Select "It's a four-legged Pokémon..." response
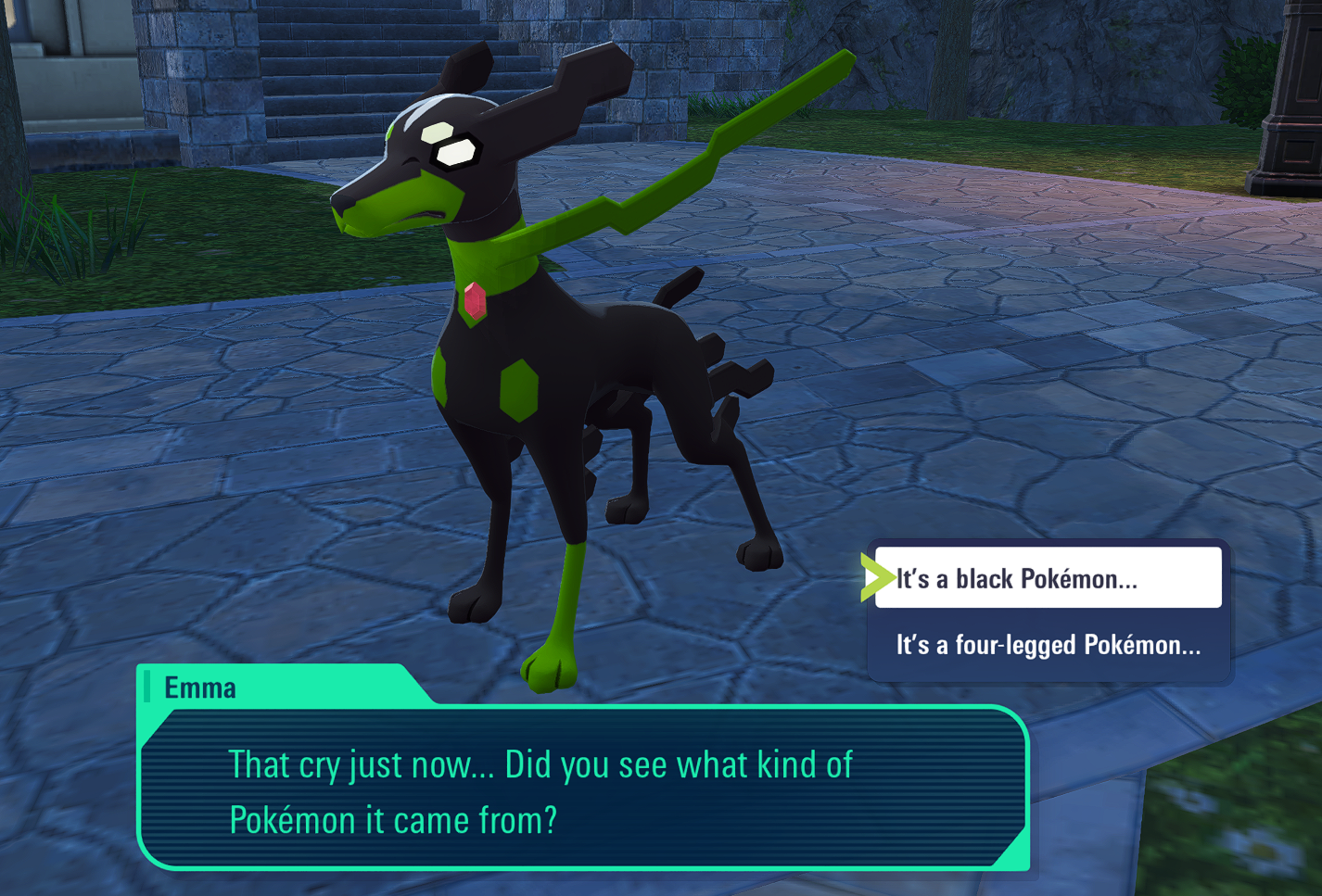The width and height of the screenshot is (1322, 896). [x=1048, y=645]
